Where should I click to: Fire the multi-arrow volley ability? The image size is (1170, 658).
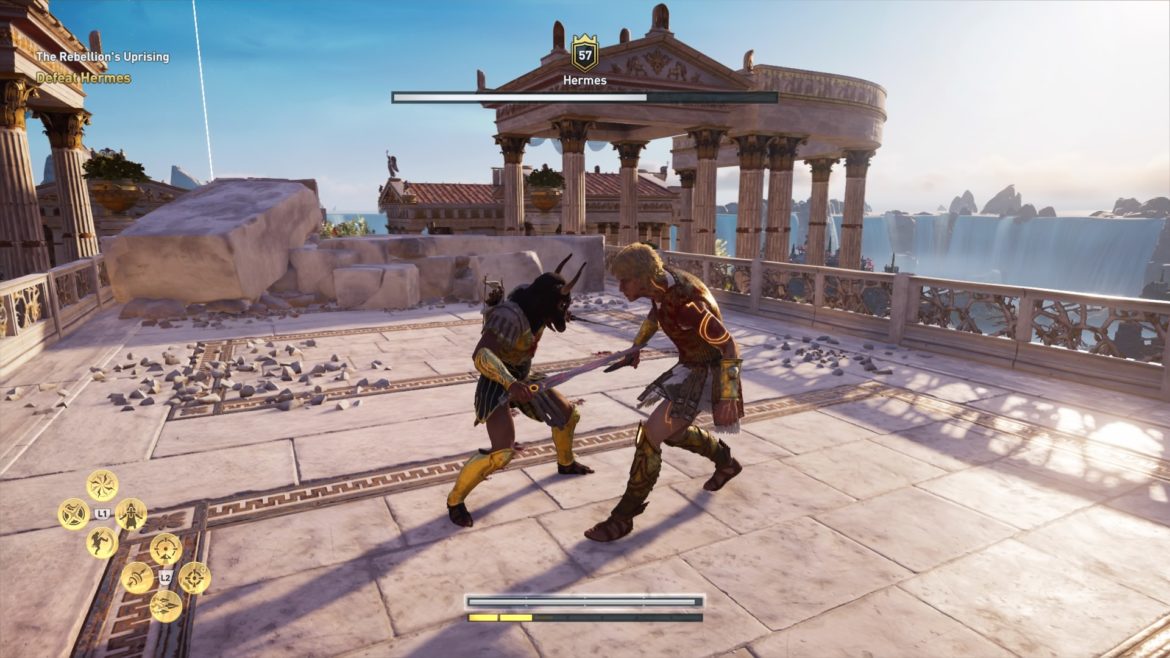[166, 605]
